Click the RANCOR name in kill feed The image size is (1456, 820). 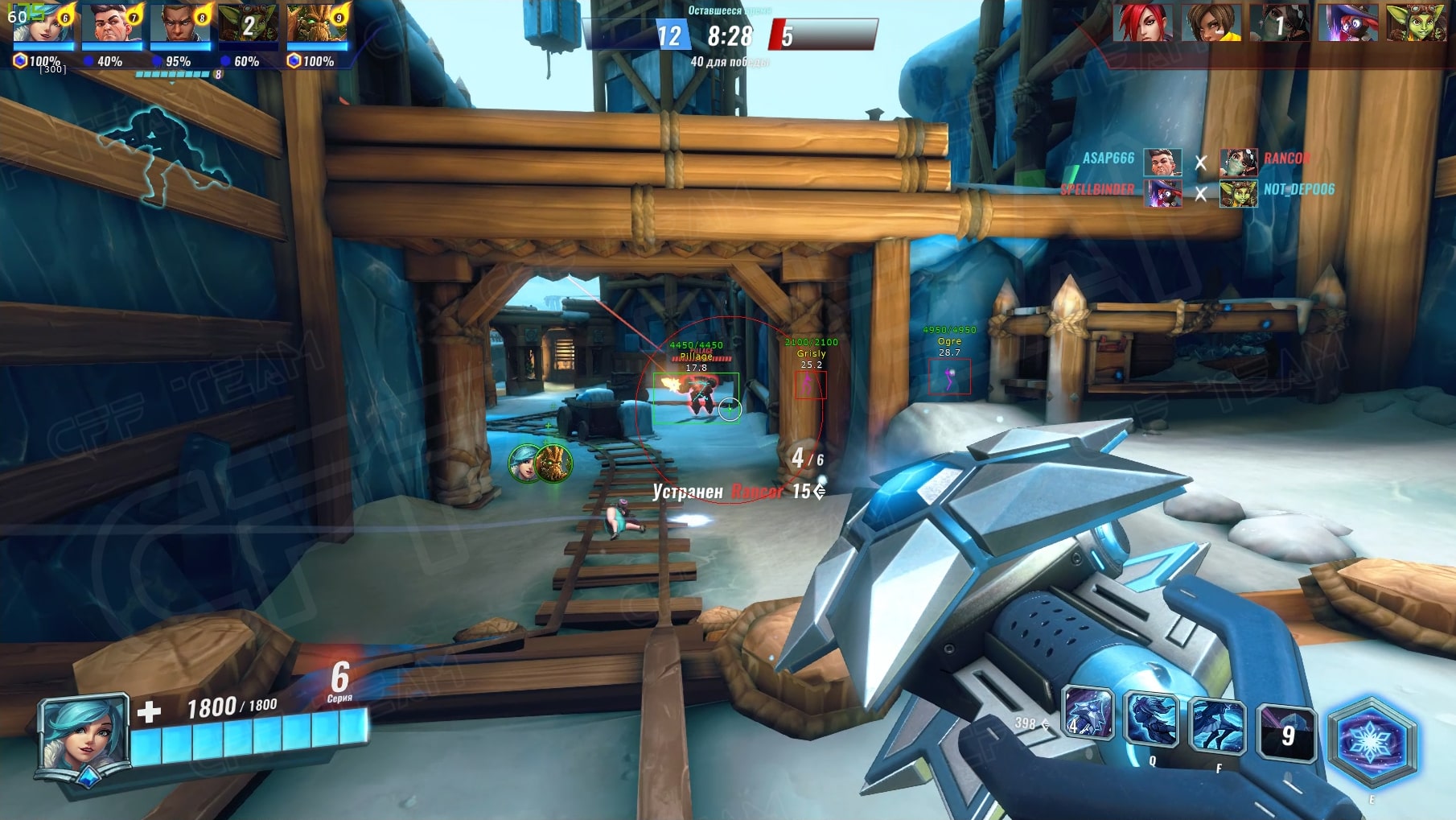pyautogui.click(x=1286, y=159)
